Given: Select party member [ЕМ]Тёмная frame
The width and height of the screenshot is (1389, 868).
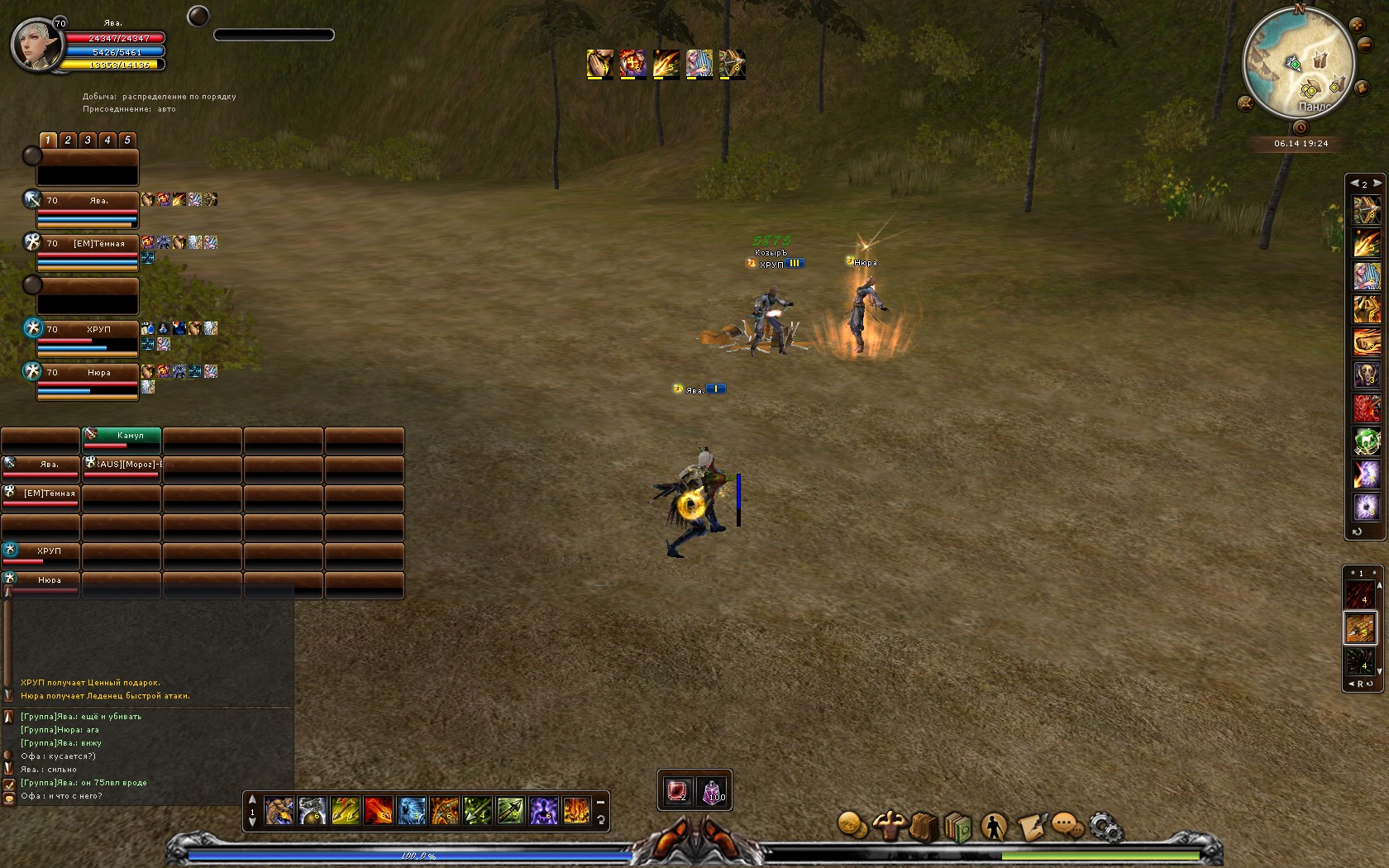Looking at the screenshot, I should [87, 251].
